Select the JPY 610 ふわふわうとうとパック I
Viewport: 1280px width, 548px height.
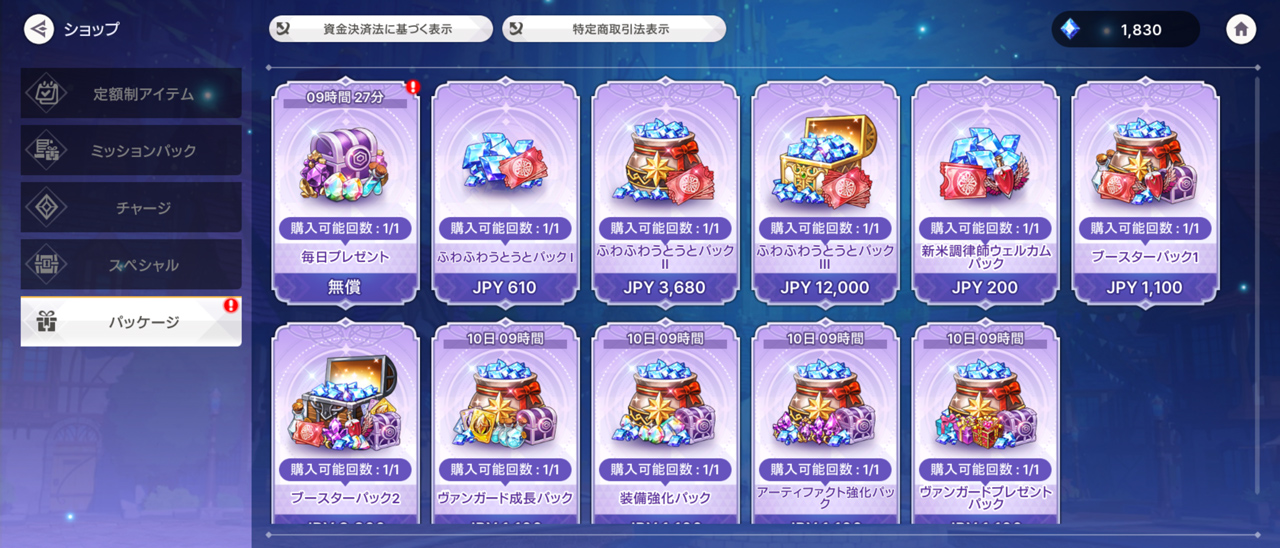click(505, 192)
